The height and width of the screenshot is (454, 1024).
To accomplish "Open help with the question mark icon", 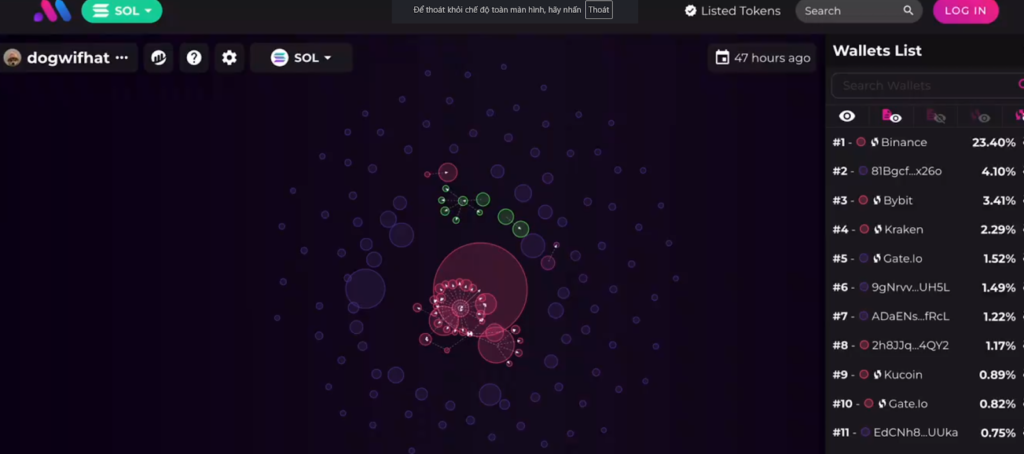I will coord(194,58).
